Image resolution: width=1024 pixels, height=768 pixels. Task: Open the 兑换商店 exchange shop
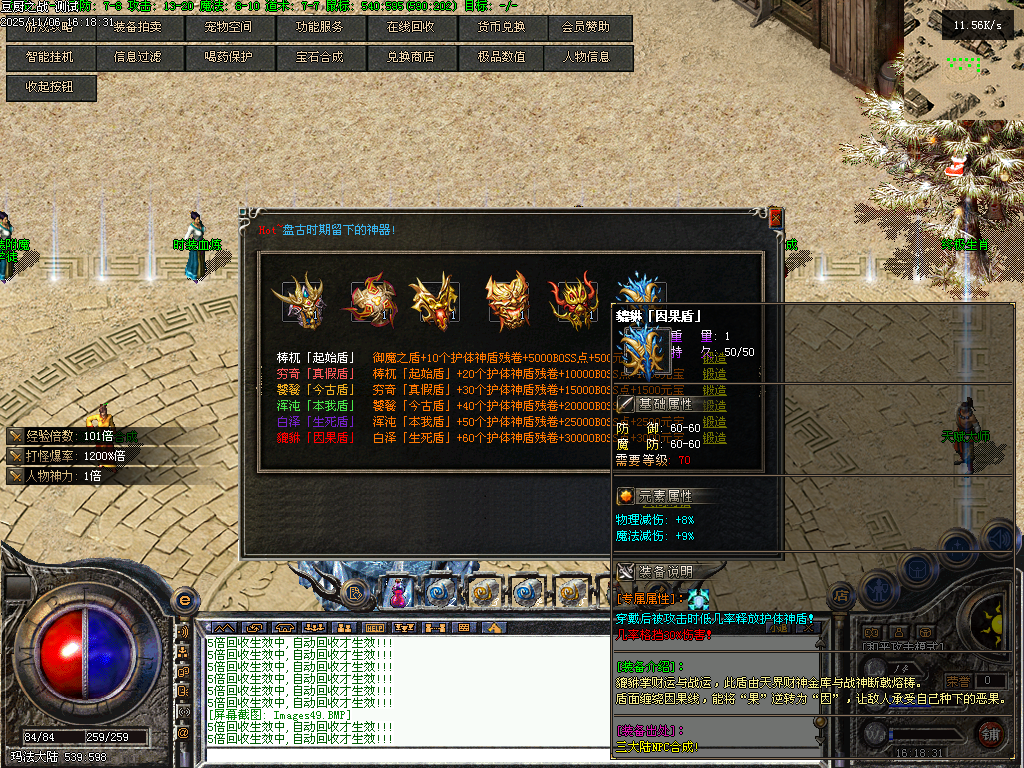point(410,57)
